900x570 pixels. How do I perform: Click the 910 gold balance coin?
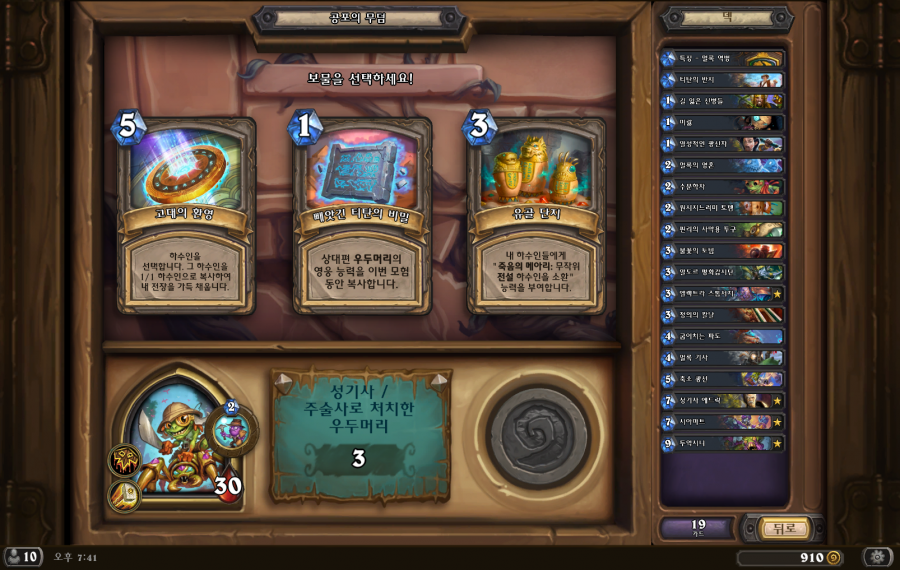(x=833, y=557)
